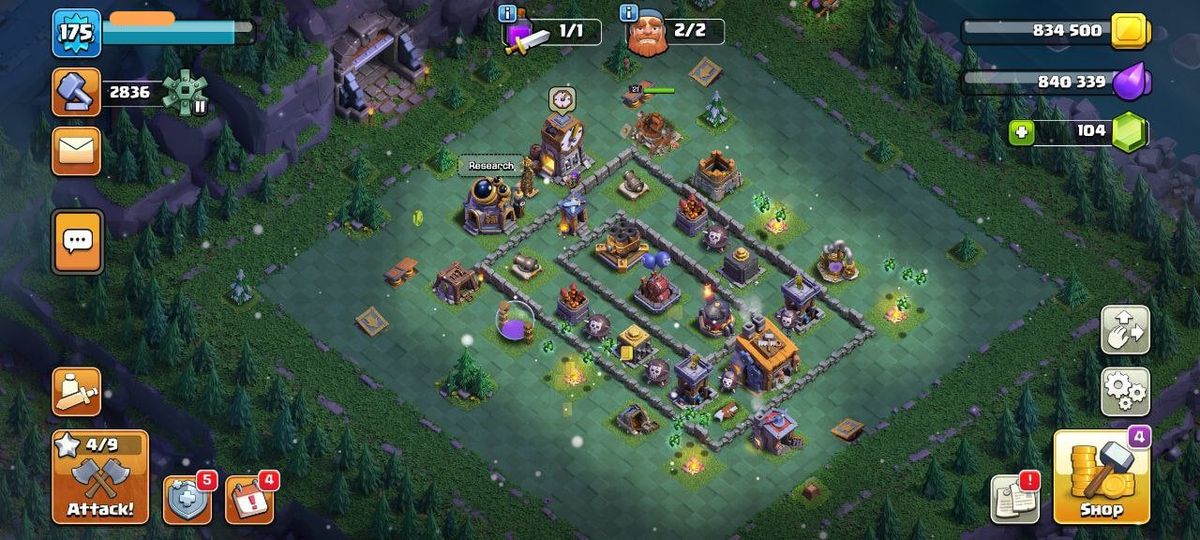The width and height of the screenshot is (1200, 540).
Task: Open the settings gears
Action: tap(1125, 391)
